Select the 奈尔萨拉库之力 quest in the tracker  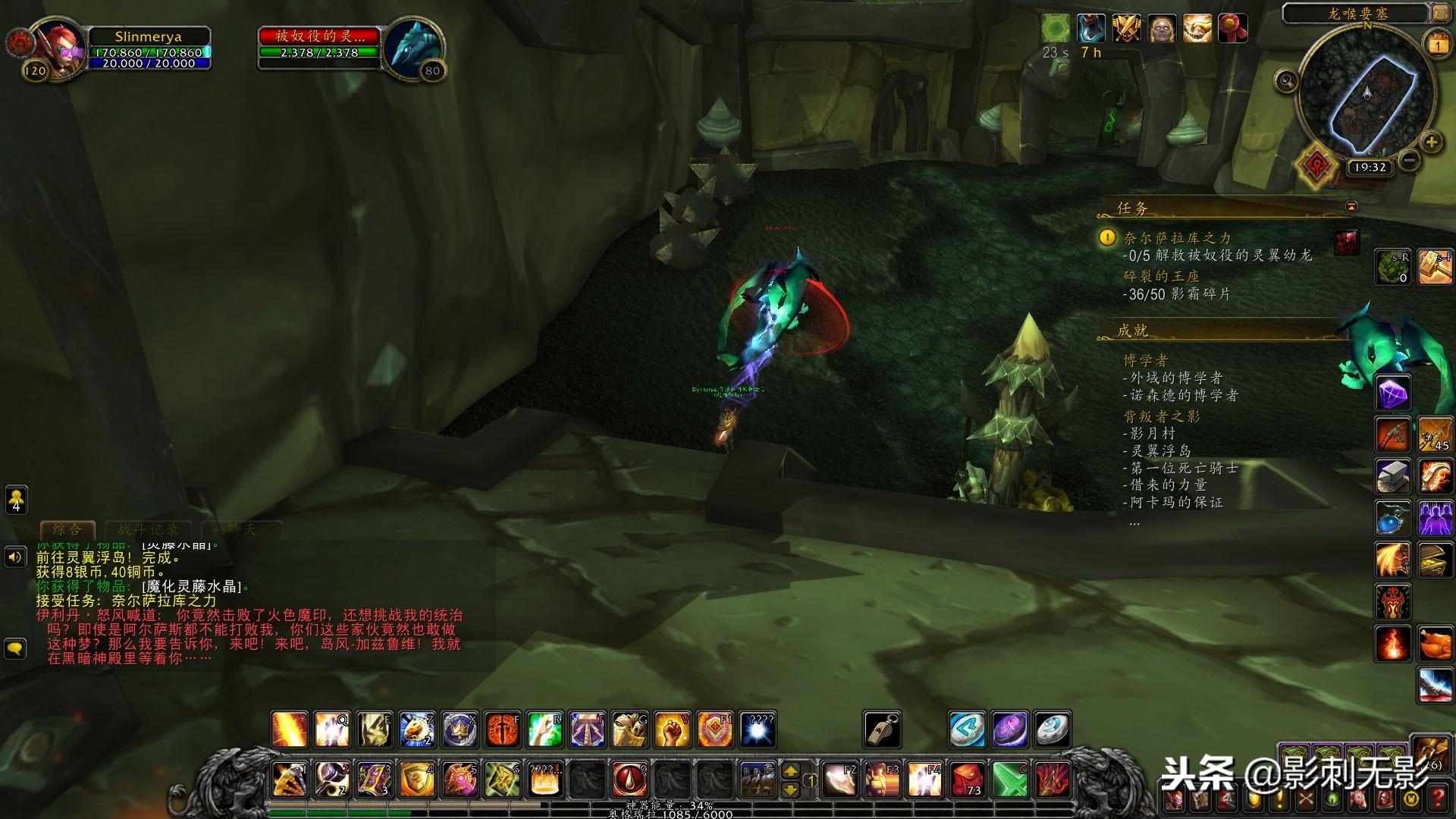tap(1177, 238)
